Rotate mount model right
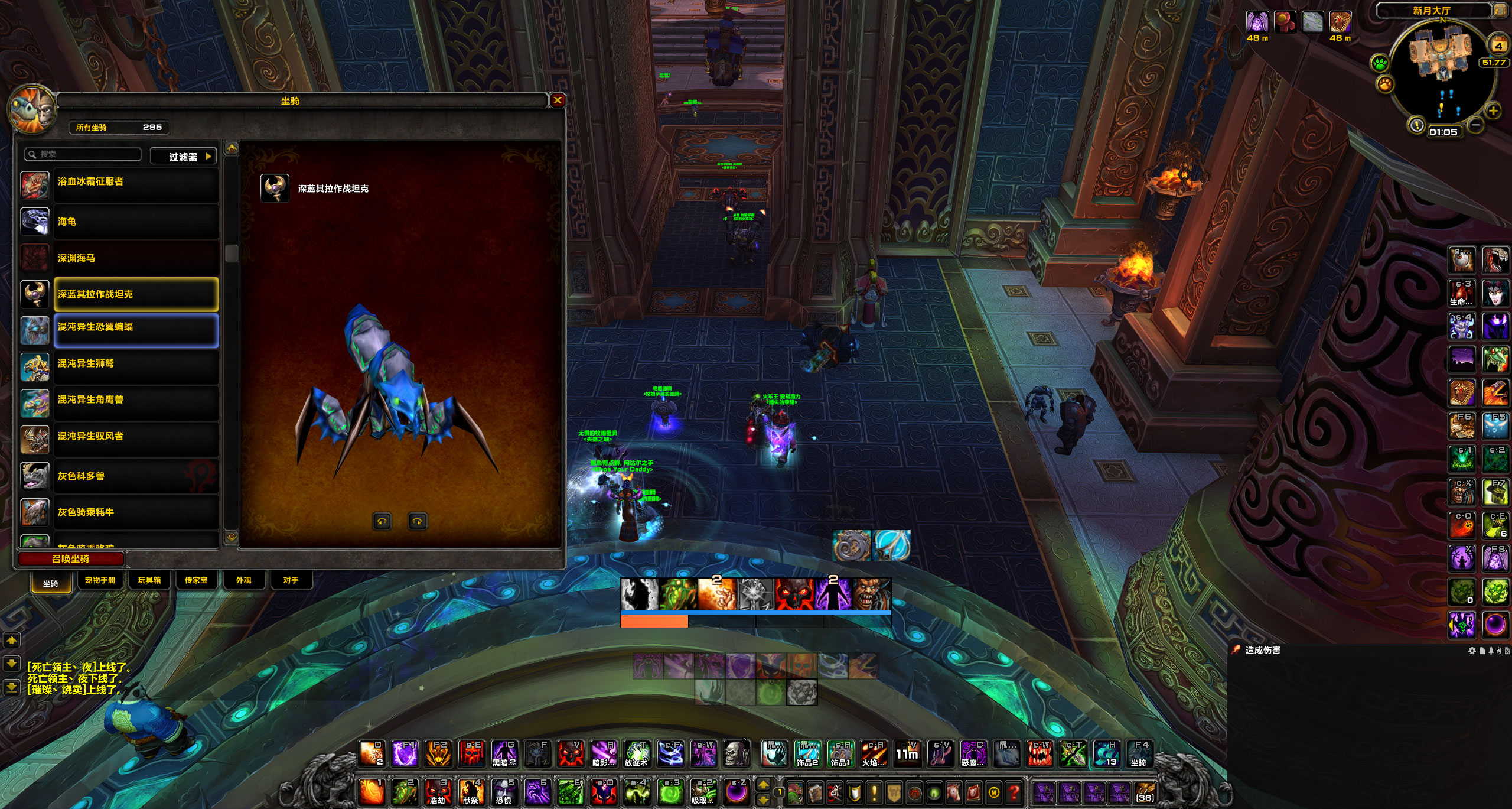This screenshot has height=809, width=1512. [x=418, y=521]
